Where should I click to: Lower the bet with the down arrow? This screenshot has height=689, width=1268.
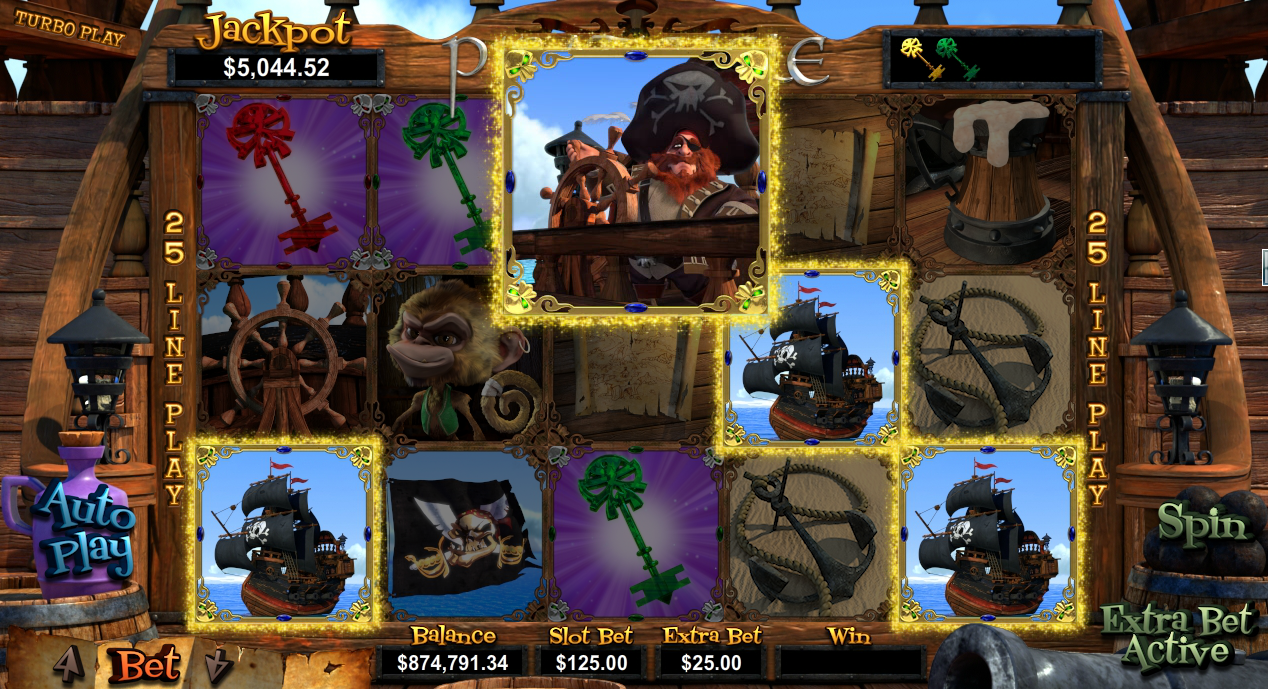pos(217,664)
